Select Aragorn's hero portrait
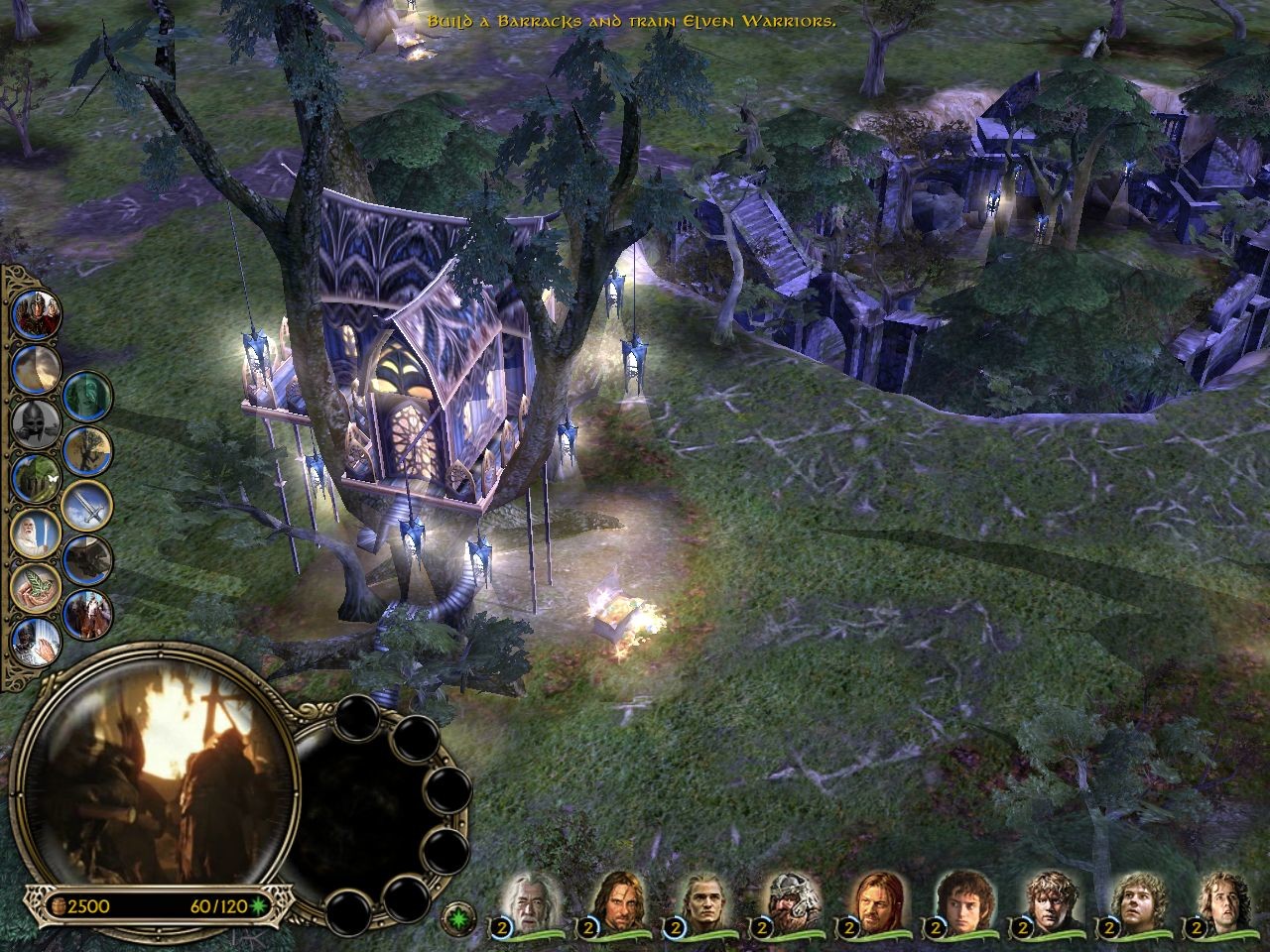 (610, 900)
